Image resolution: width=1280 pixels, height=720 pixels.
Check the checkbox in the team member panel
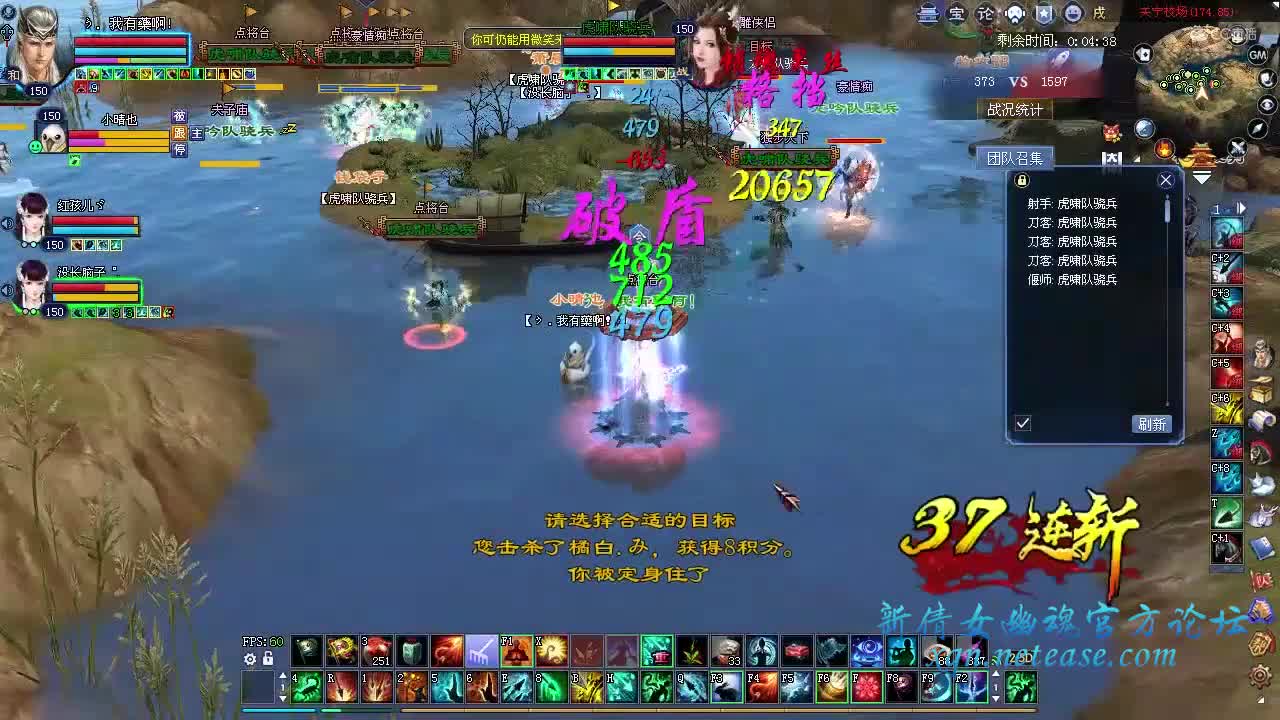pyautogui.click(x=1022, y=423)
